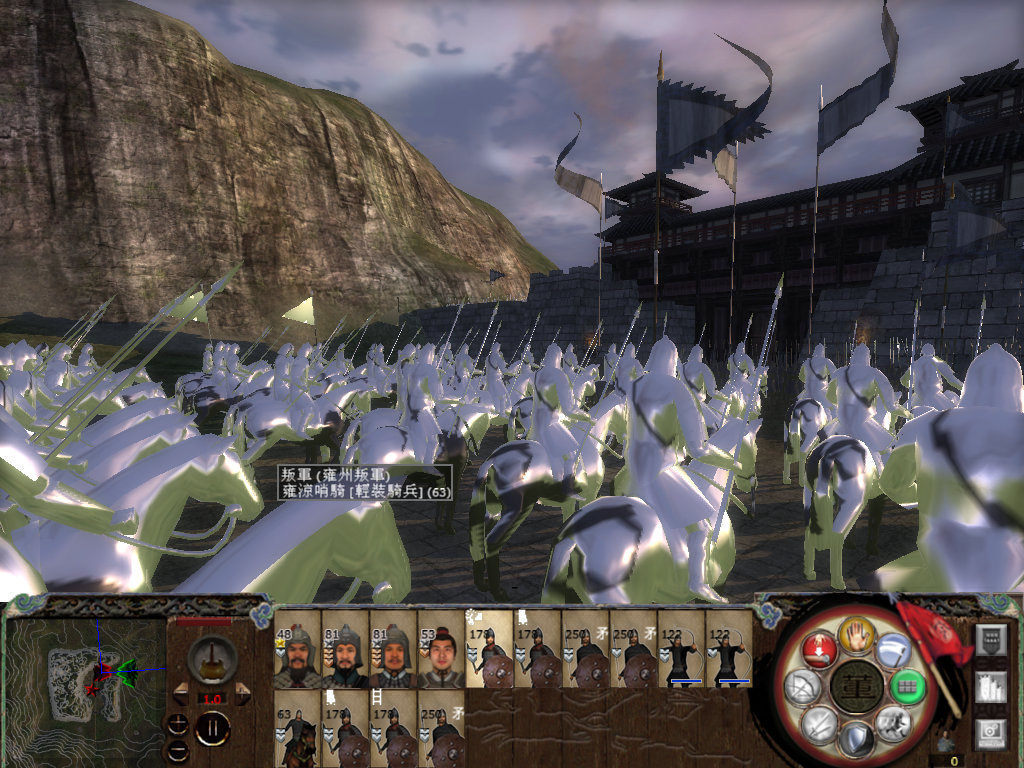Click the camera icon button
1024x768 pixels.
[x=990, y=733]
